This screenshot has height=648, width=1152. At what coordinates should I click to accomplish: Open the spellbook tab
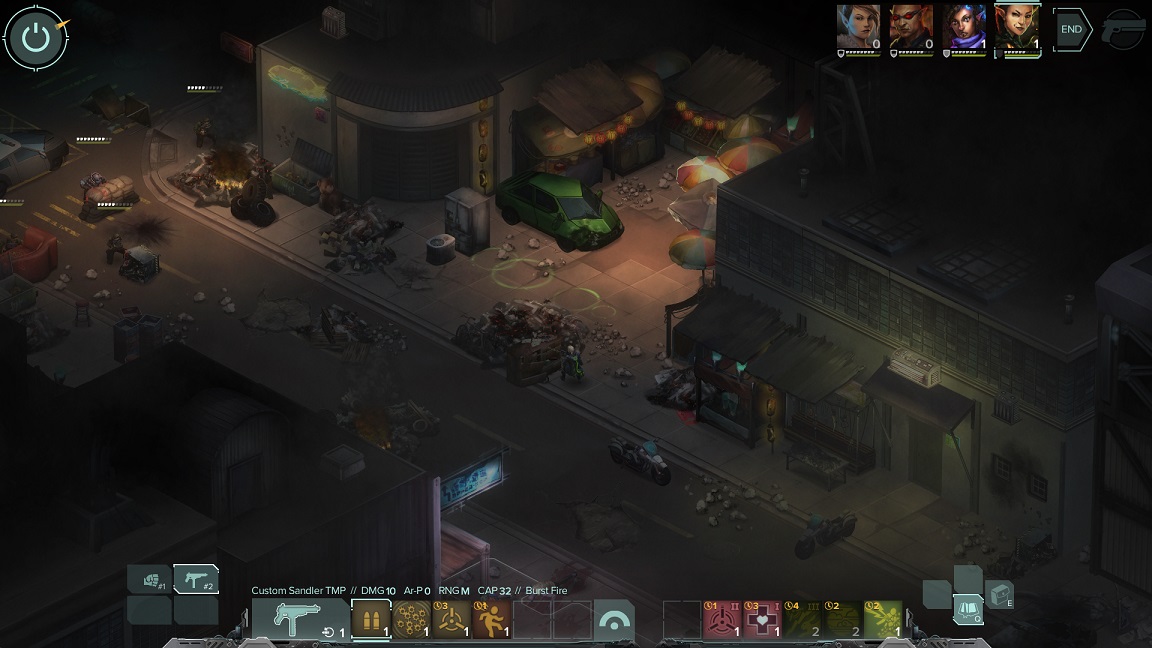tap(967, 608)
